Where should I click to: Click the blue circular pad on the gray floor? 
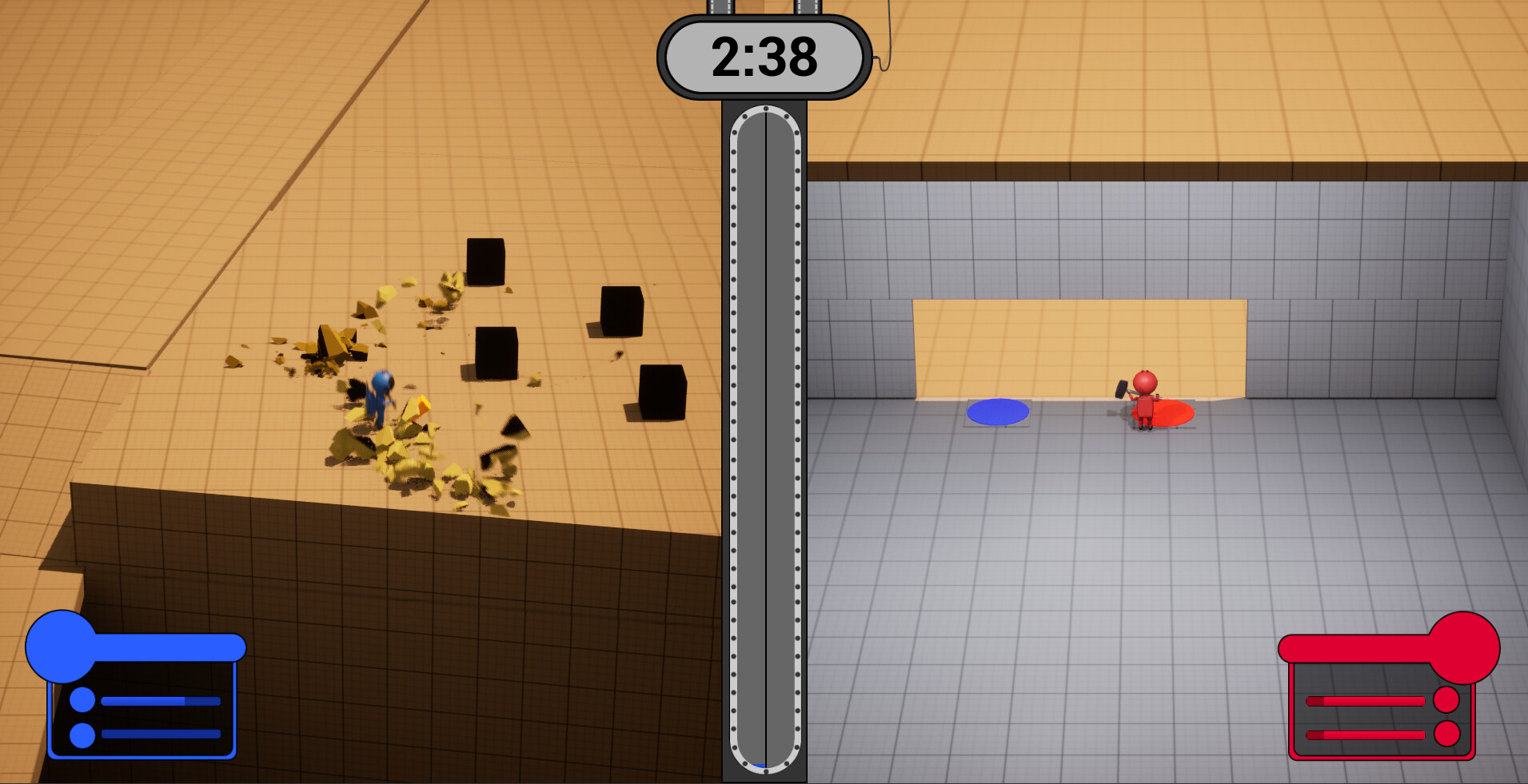tap(999, 410)
